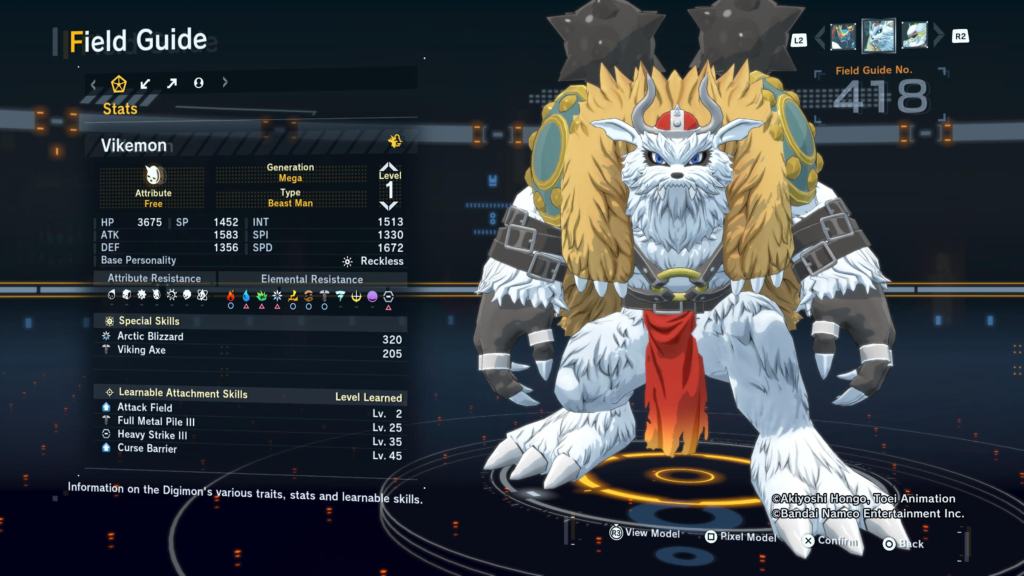Image resolution: width=1024 pixels, height=576 pixels.
Task: Select the Arctic Blizzard special skill
Action: click(150, 337)
